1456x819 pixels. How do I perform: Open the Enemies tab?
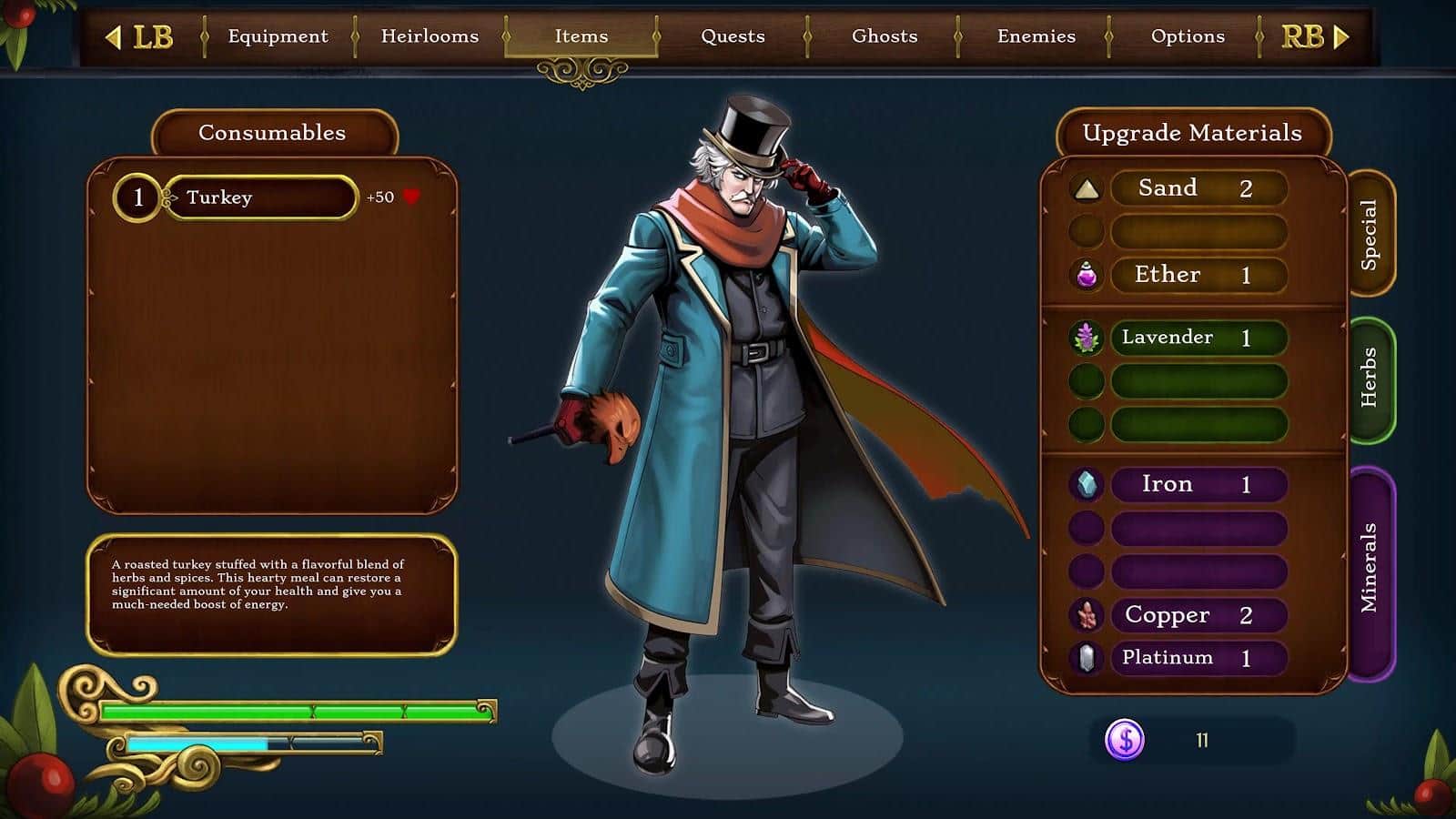(x=1036, y=36)
